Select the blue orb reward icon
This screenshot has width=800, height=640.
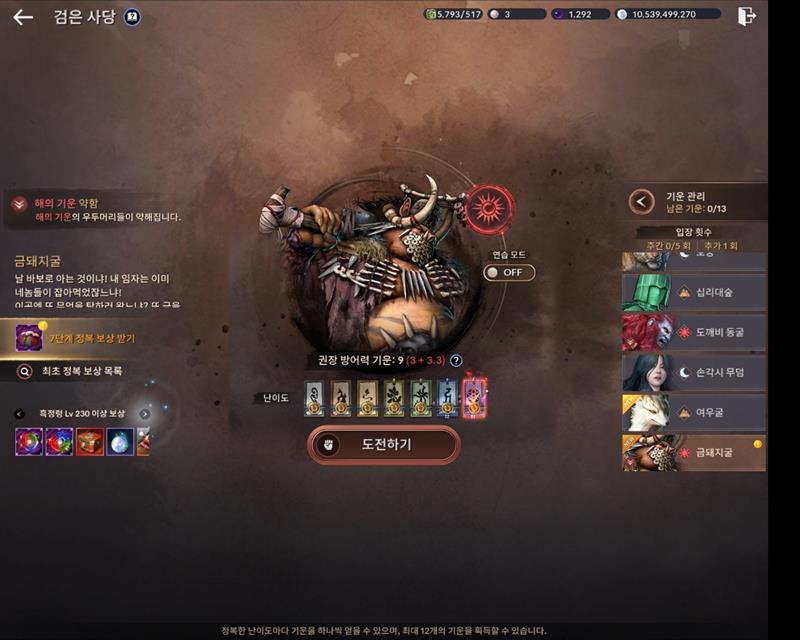pyautogui.click(x=120, y=442)
